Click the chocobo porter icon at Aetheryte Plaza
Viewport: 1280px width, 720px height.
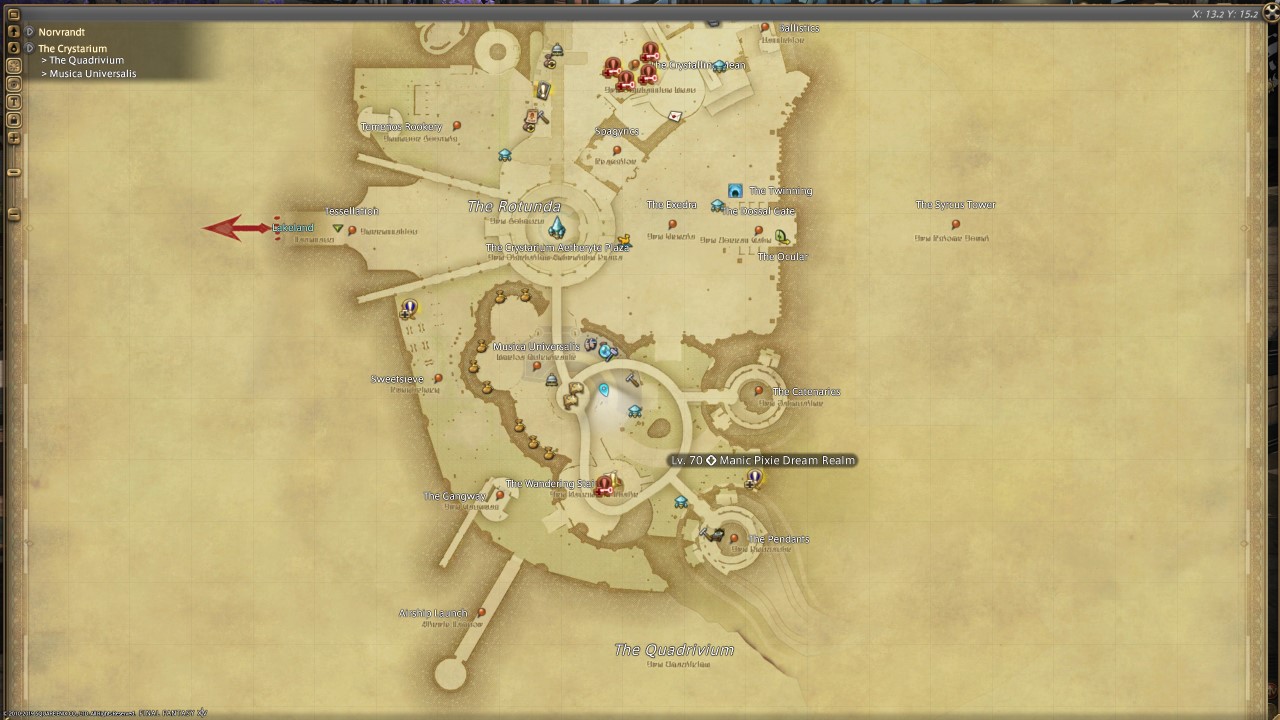click(x=624, y=240)
